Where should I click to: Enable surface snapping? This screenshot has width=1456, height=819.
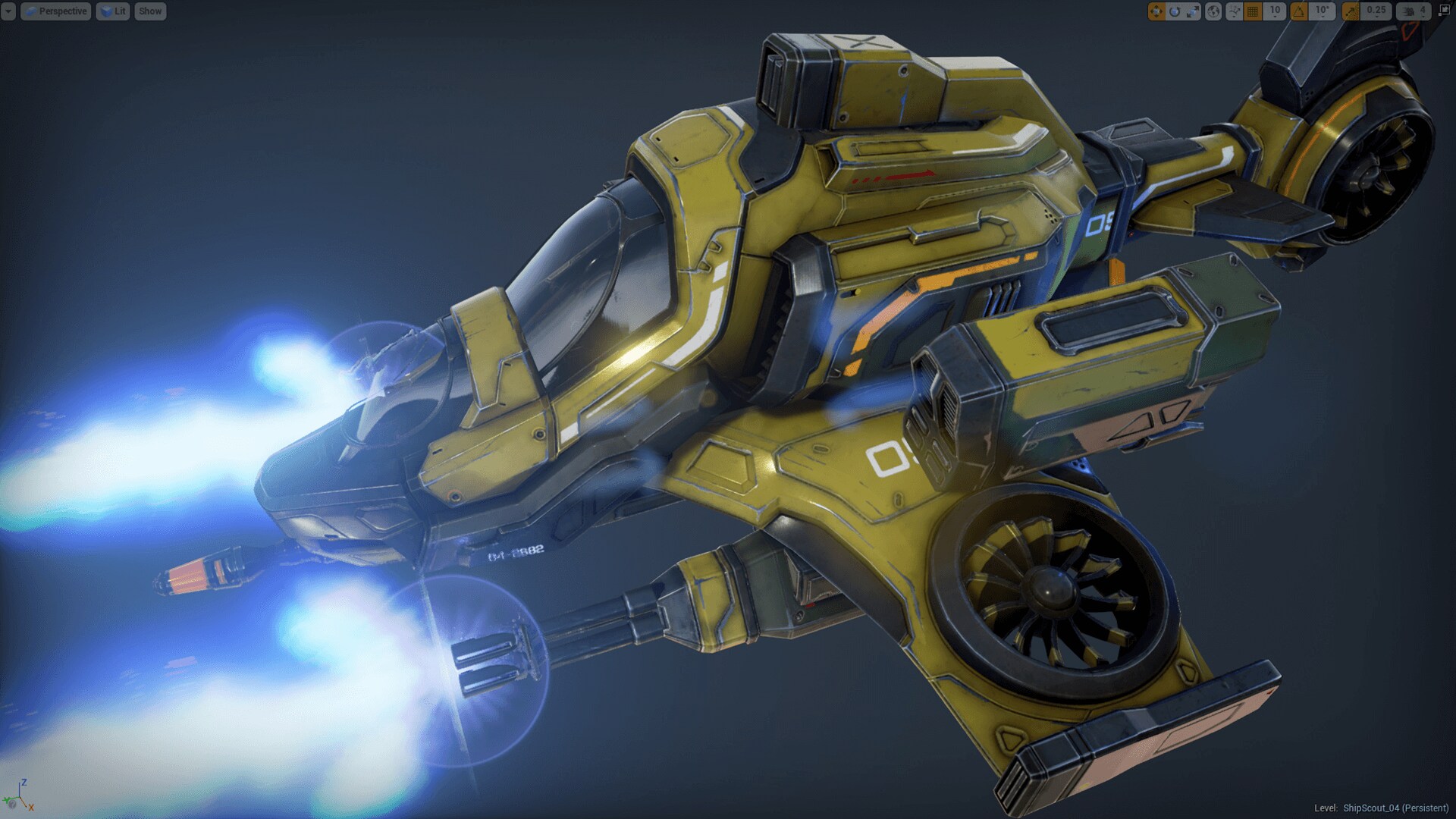[x=1234, y=11]
